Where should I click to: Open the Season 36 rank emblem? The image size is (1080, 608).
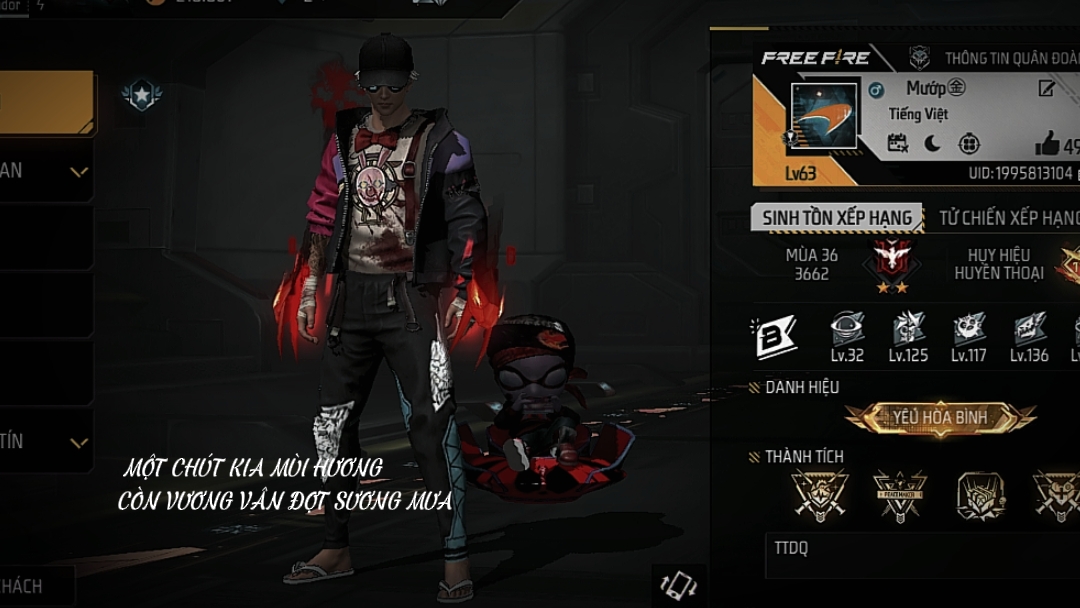[884, 260]
